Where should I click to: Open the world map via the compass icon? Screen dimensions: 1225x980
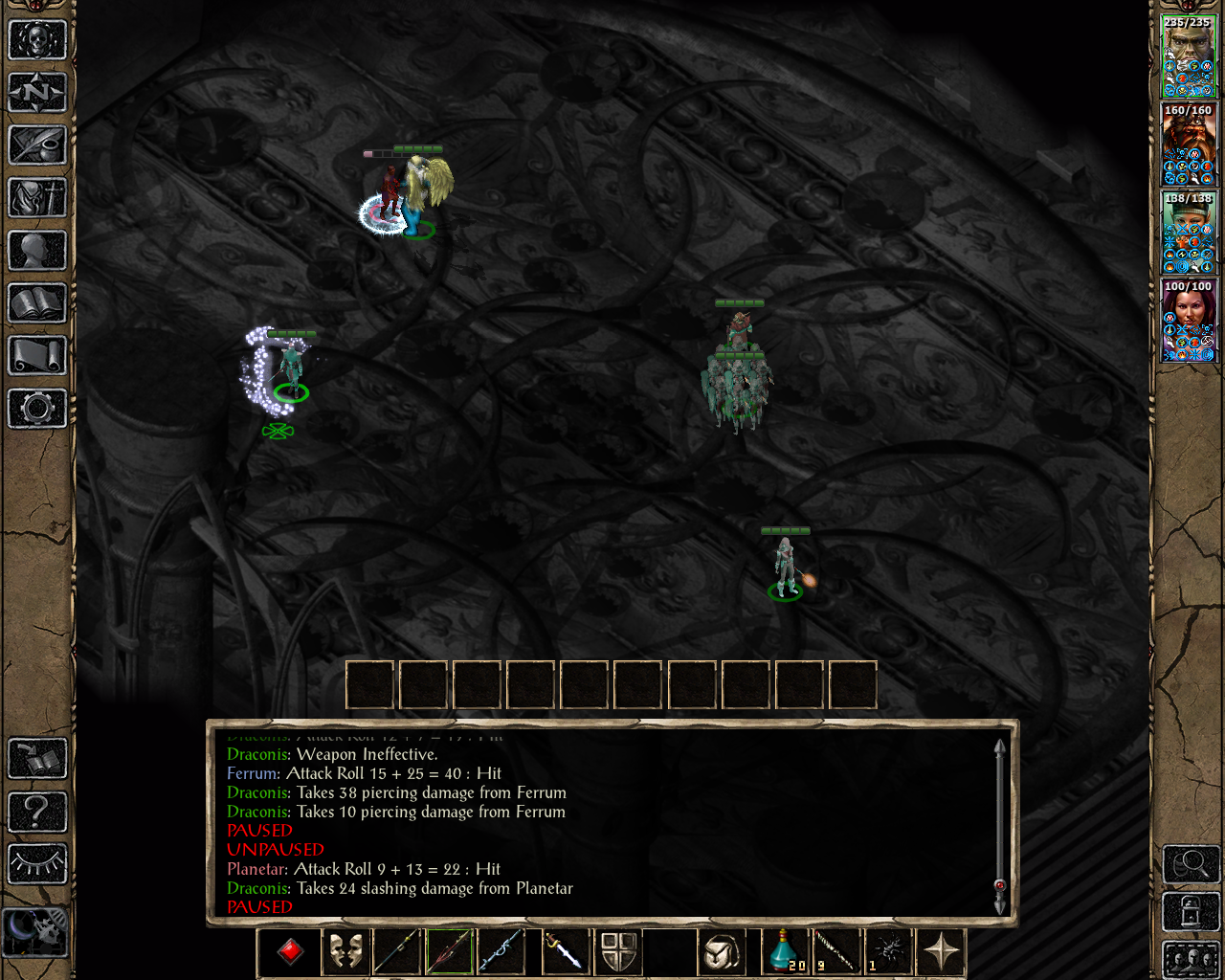tap(38, 93)
